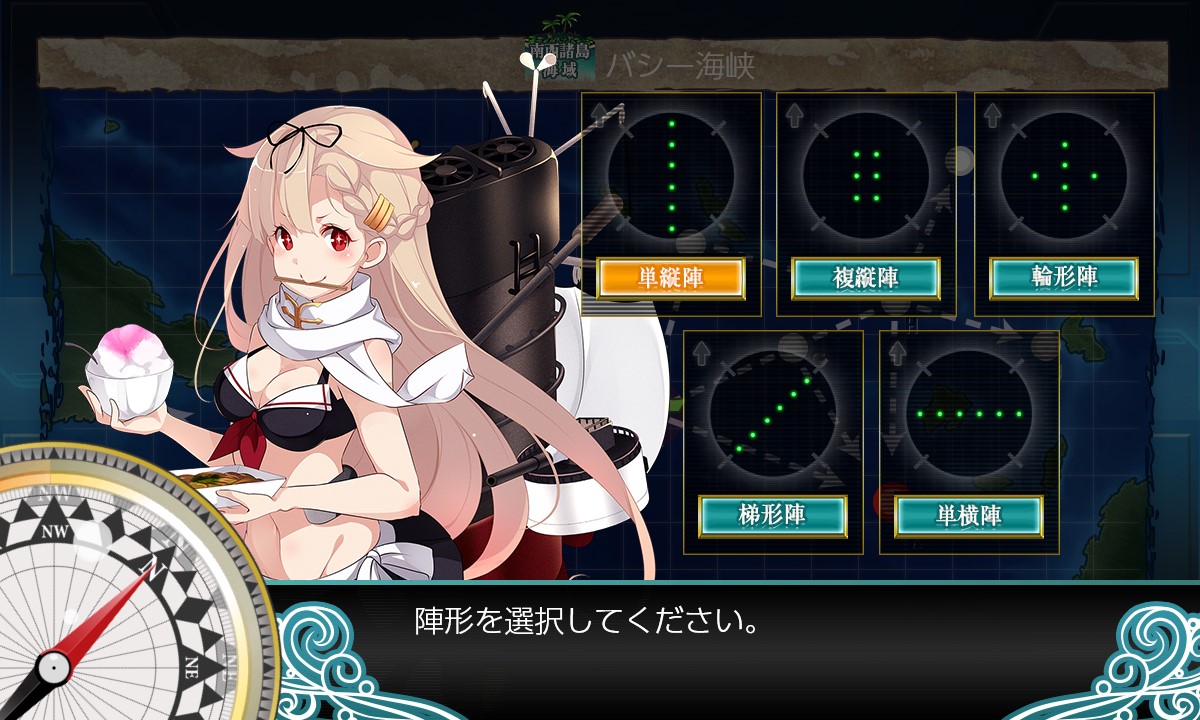Click the diamond-shaped dot radar diagram
Viewport: 1200px width, 720px height.
[1064, 176]
